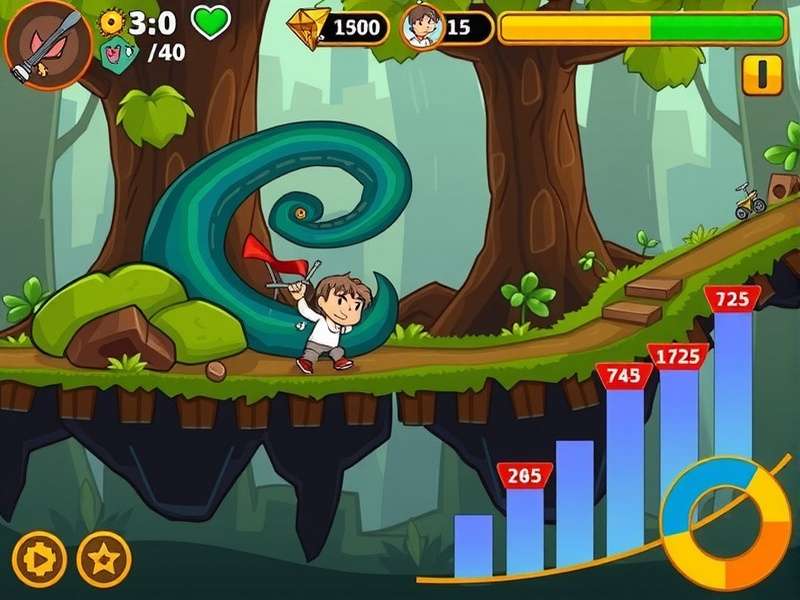800x600 pixels.
Task: Select the weapon icon in the round frame
Action: pos(41,42)
